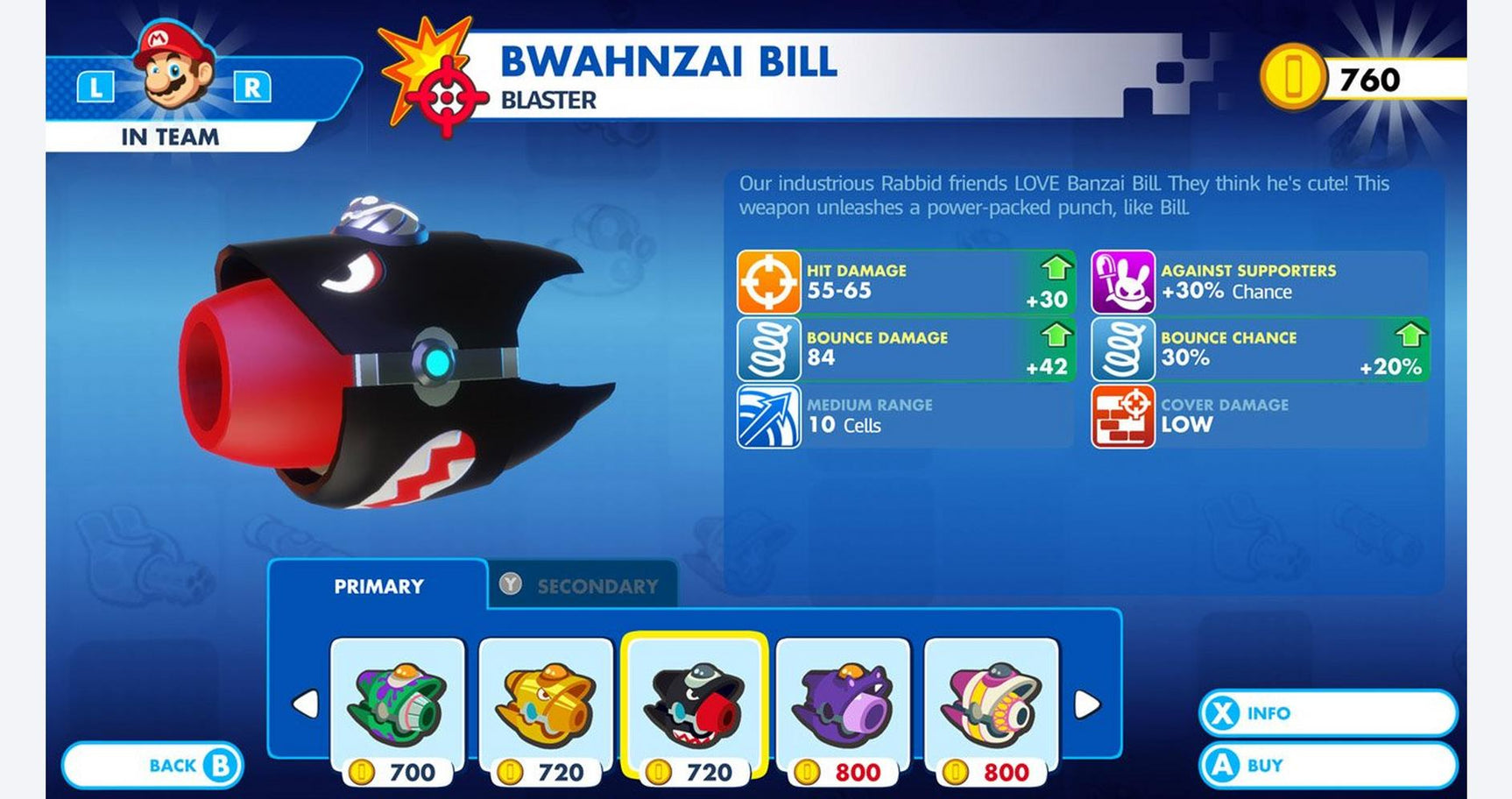Buy the selected weapon

tap(1326, 765)
